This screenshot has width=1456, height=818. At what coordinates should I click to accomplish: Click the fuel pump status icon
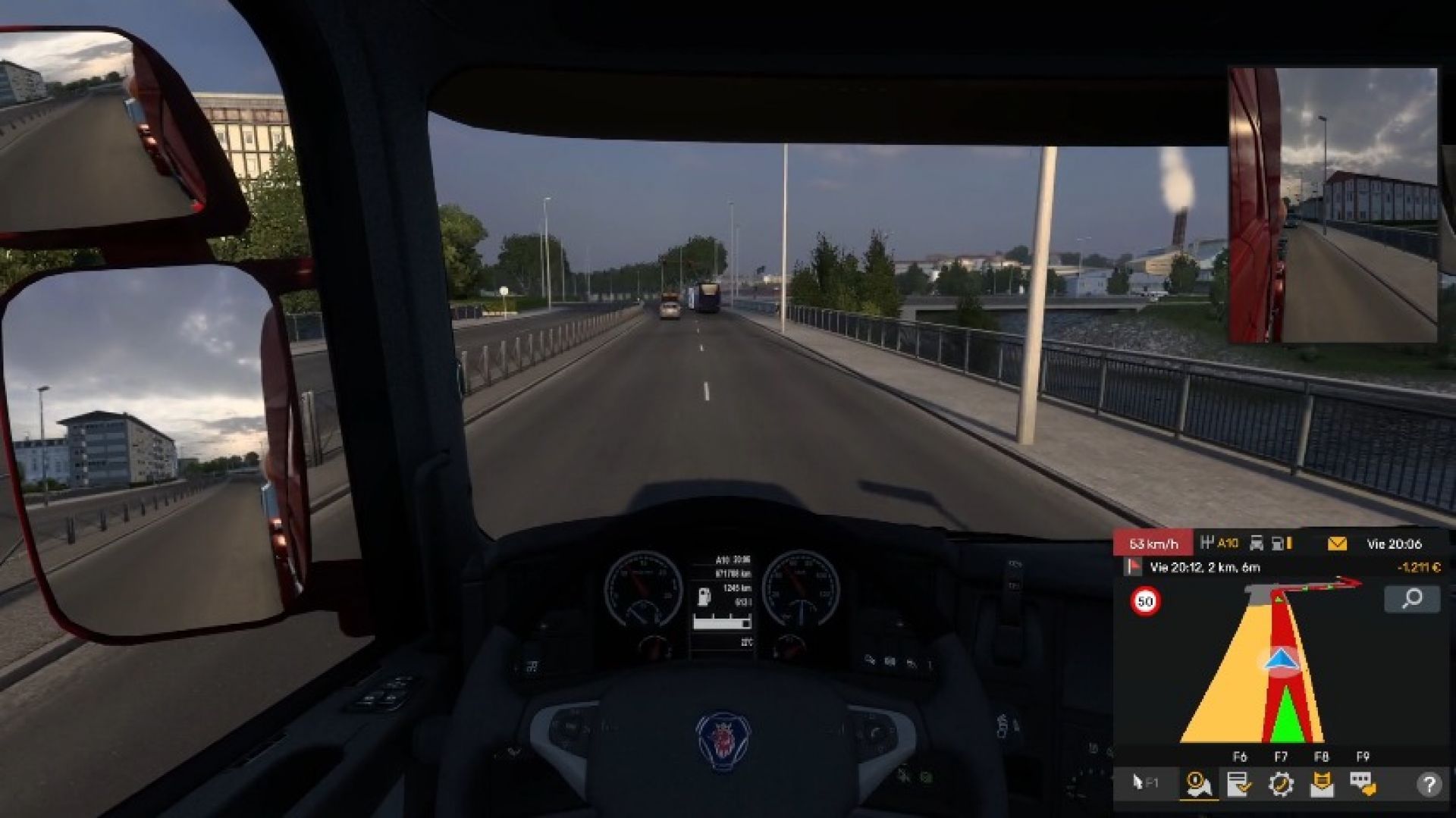pos(1276,543)
